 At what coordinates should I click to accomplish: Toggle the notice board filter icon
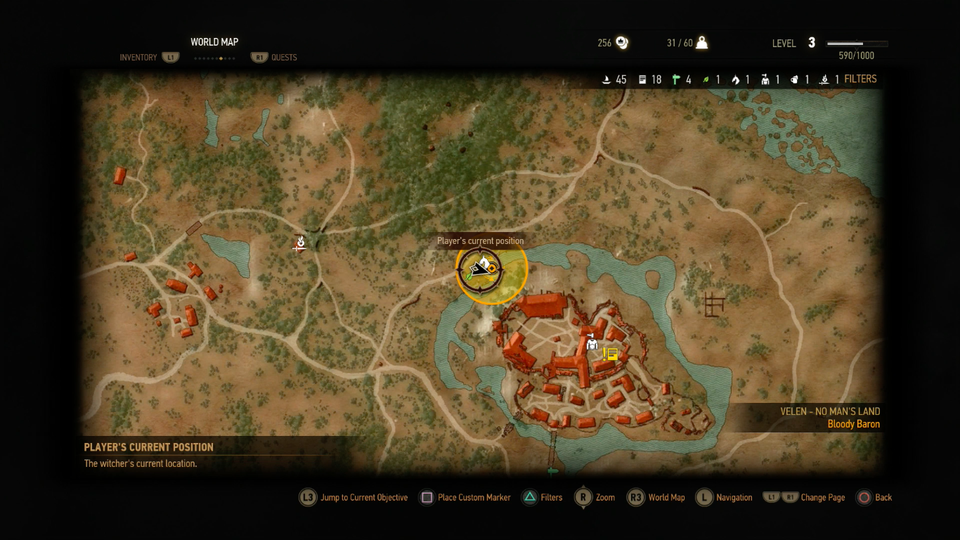pos(642,79)
